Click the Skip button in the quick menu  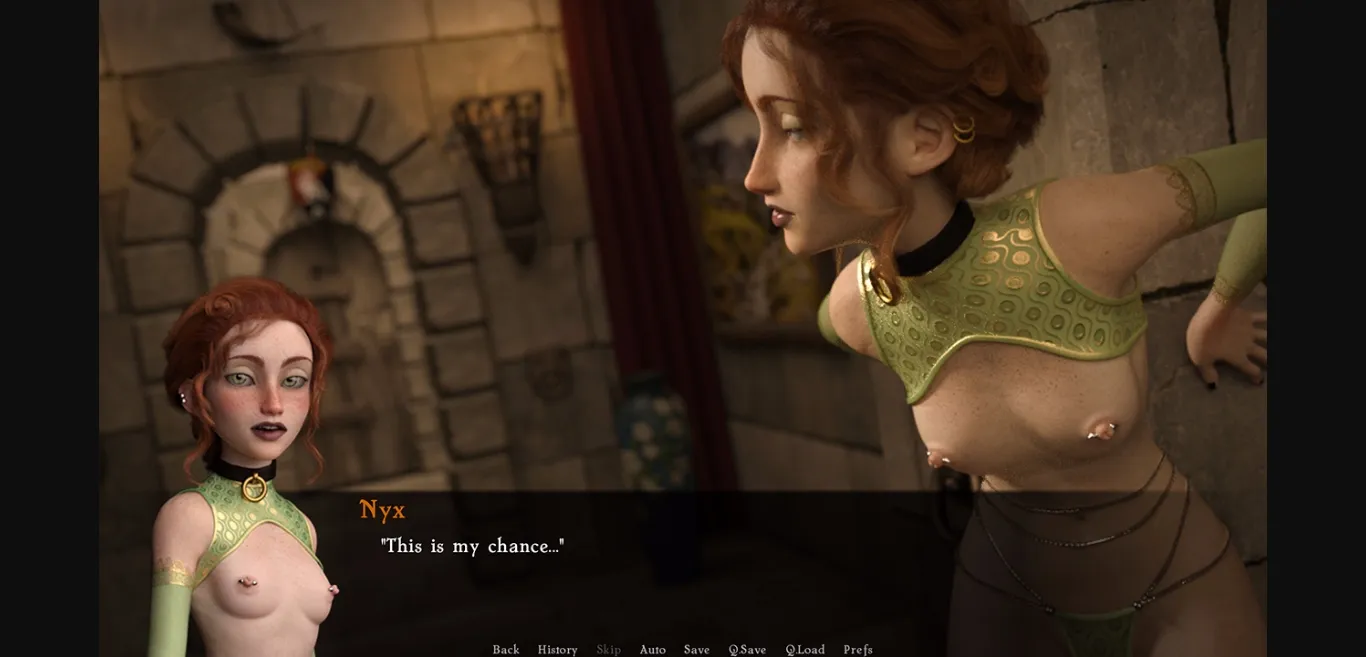point(608,650)
